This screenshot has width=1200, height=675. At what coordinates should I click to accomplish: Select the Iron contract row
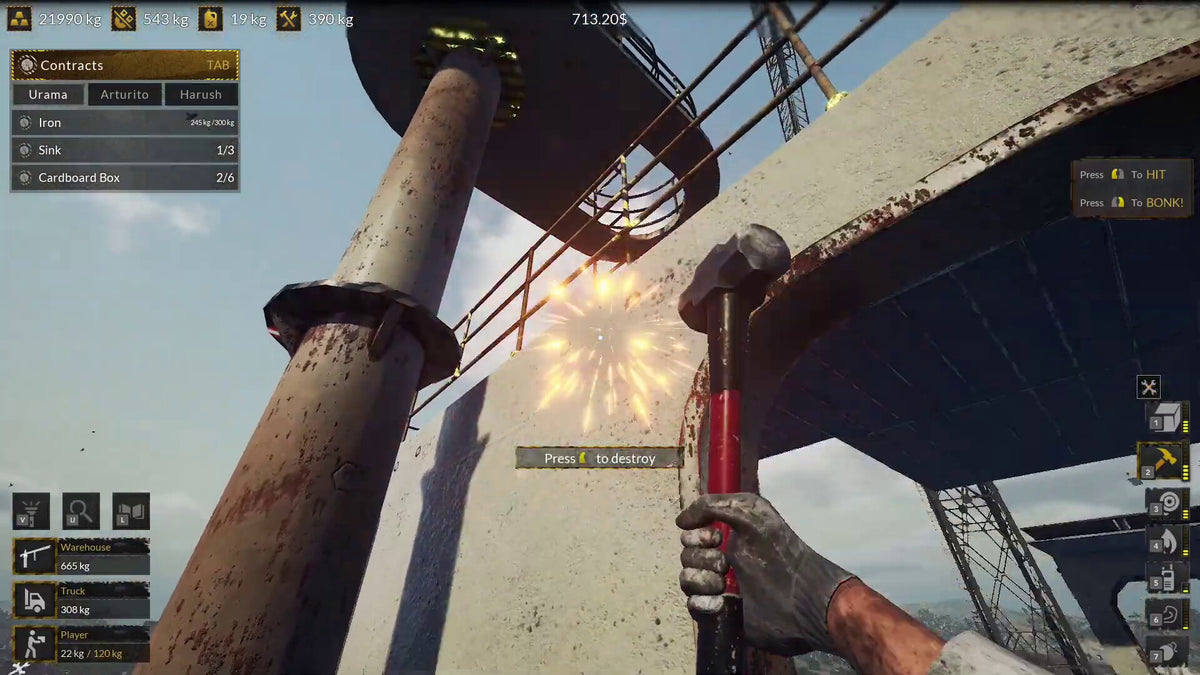[125, 123]
